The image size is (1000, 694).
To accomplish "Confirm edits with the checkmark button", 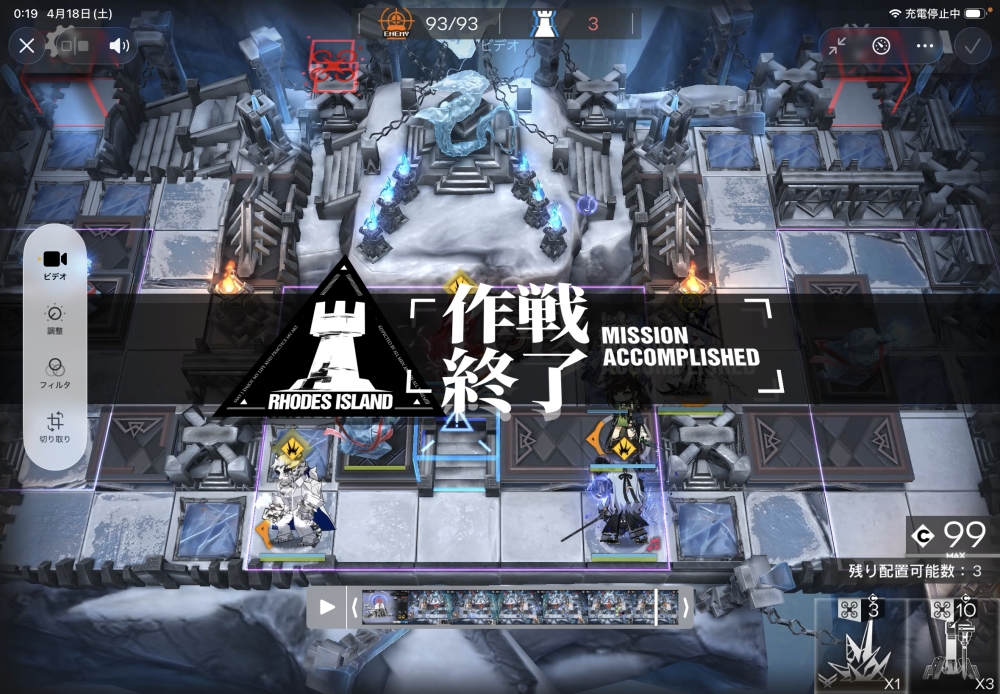I will click(971, 46).
